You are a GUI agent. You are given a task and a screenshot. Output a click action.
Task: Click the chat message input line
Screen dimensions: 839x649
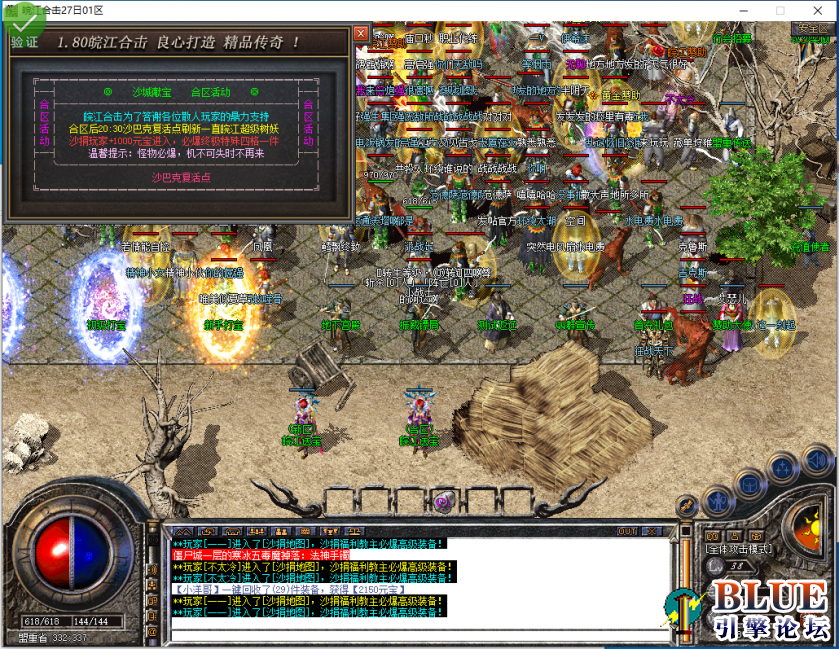(420, 633)
